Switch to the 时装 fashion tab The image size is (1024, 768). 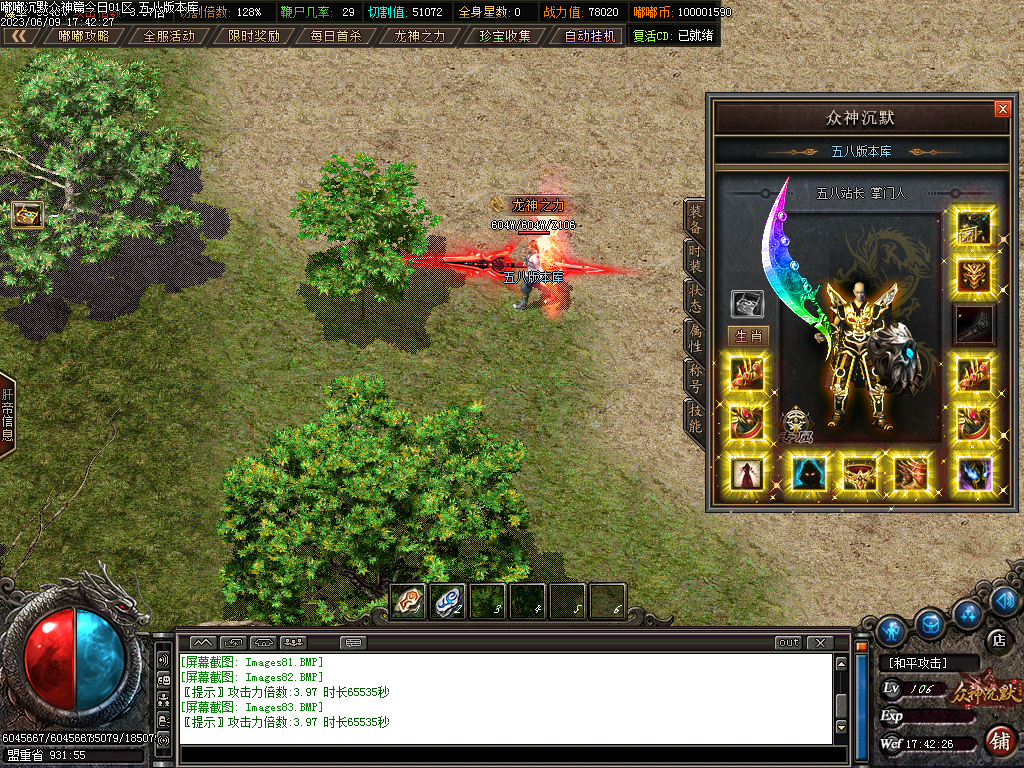[694, 257]
